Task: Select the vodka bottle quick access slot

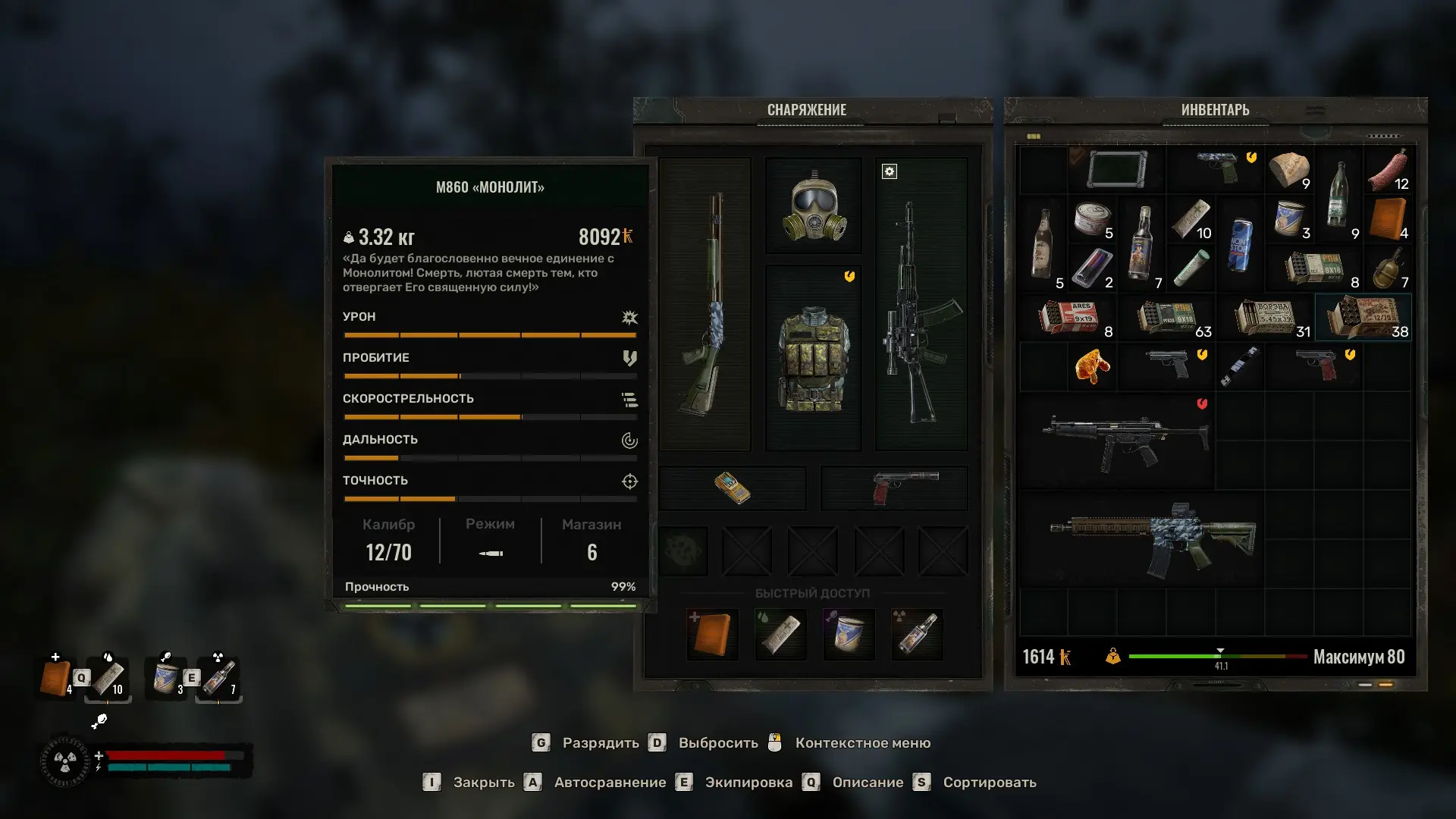Action: click(917, 634)
